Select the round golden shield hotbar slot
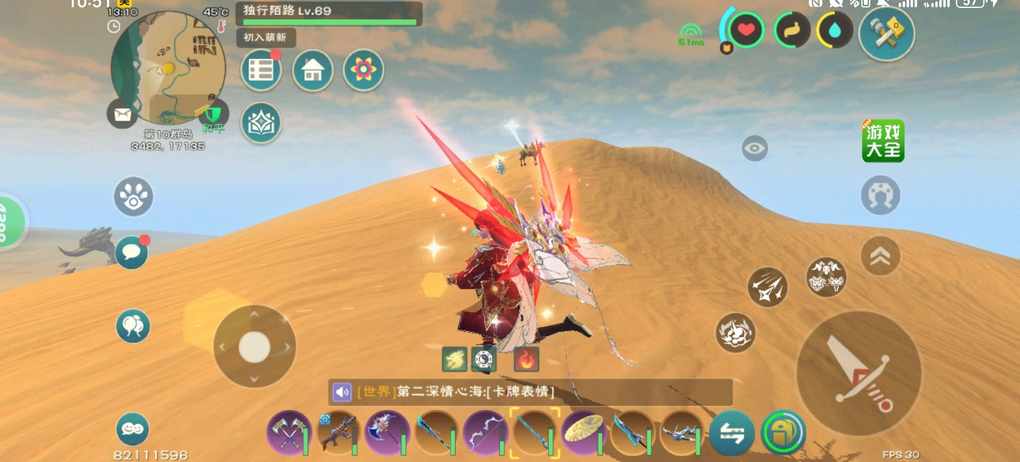 [583, 433]
